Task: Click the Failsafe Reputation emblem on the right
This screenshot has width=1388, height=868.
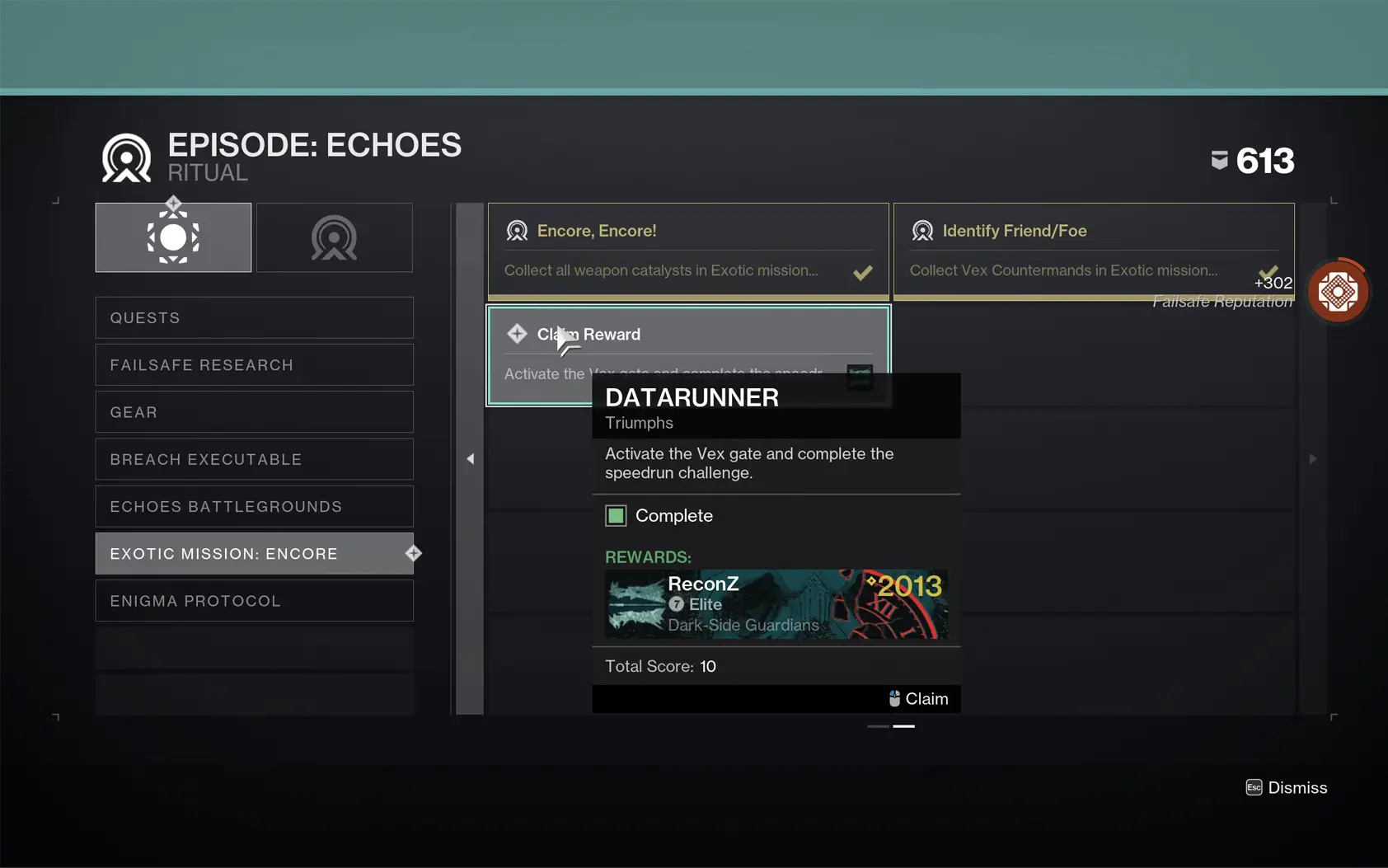Action: click(x=1337, y=291)
